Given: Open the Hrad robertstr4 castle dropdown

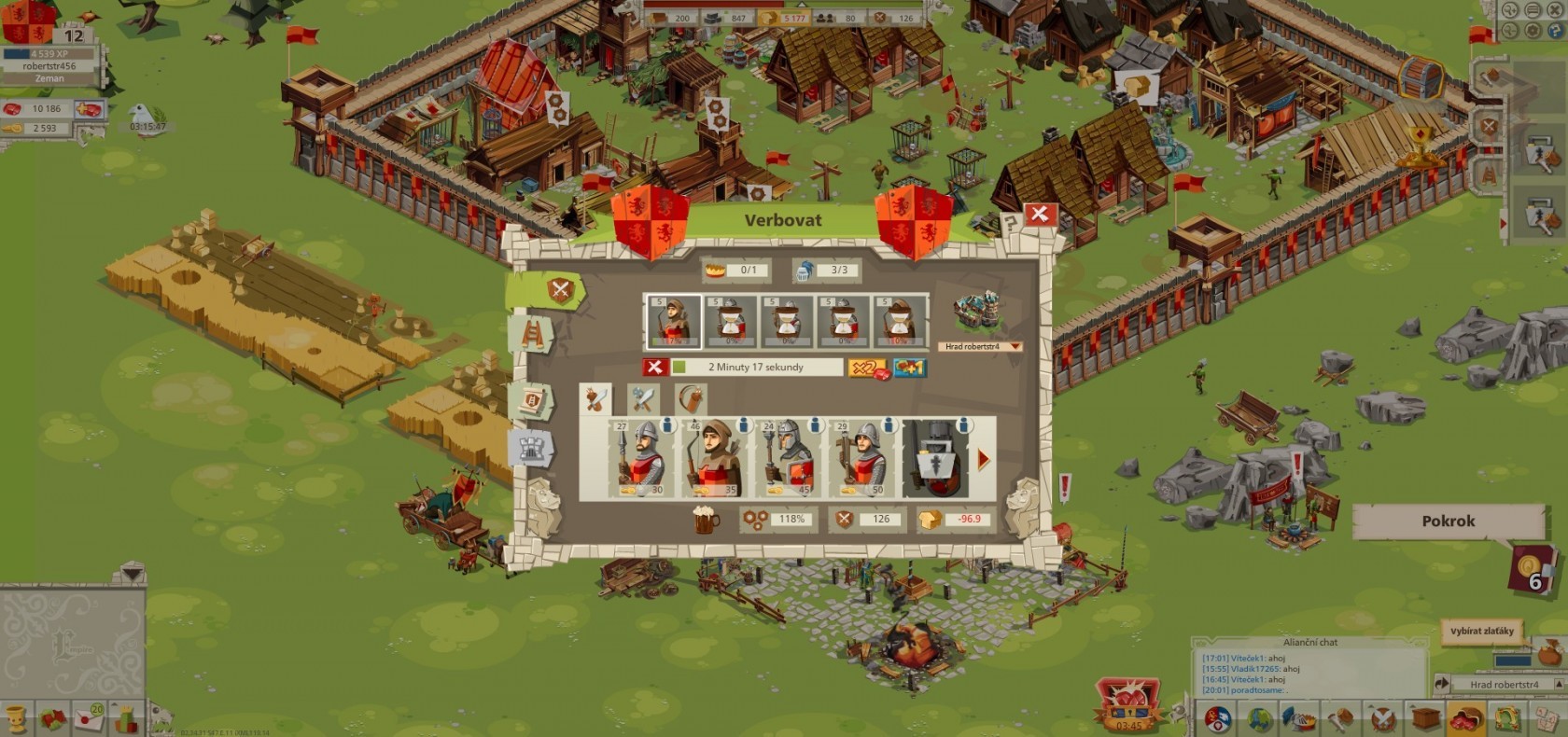Looking at the screenshot, I should 980,347.
